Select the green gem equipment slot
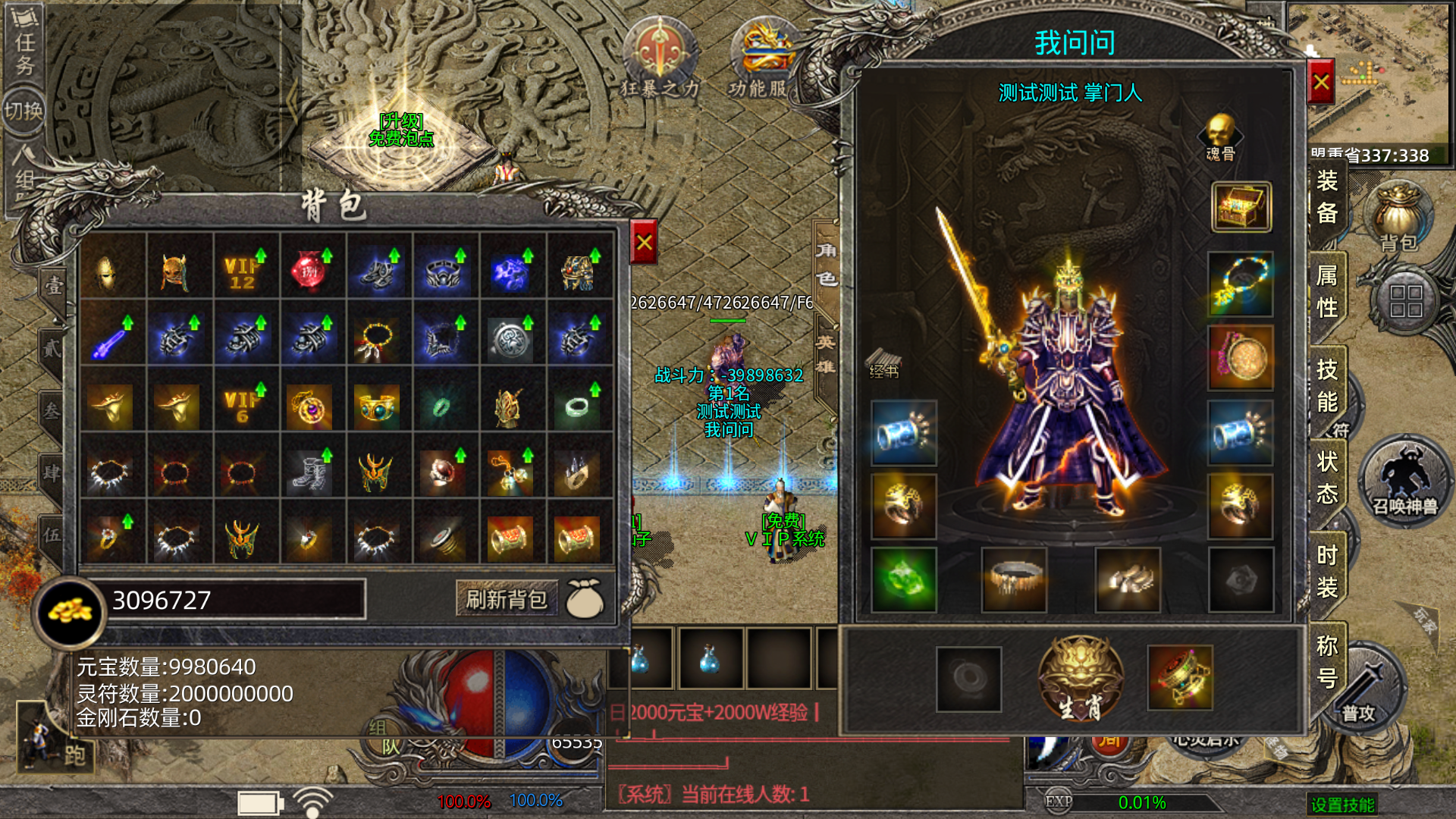Viewport: 1456px width, 819px height. (x=904, y=580)
